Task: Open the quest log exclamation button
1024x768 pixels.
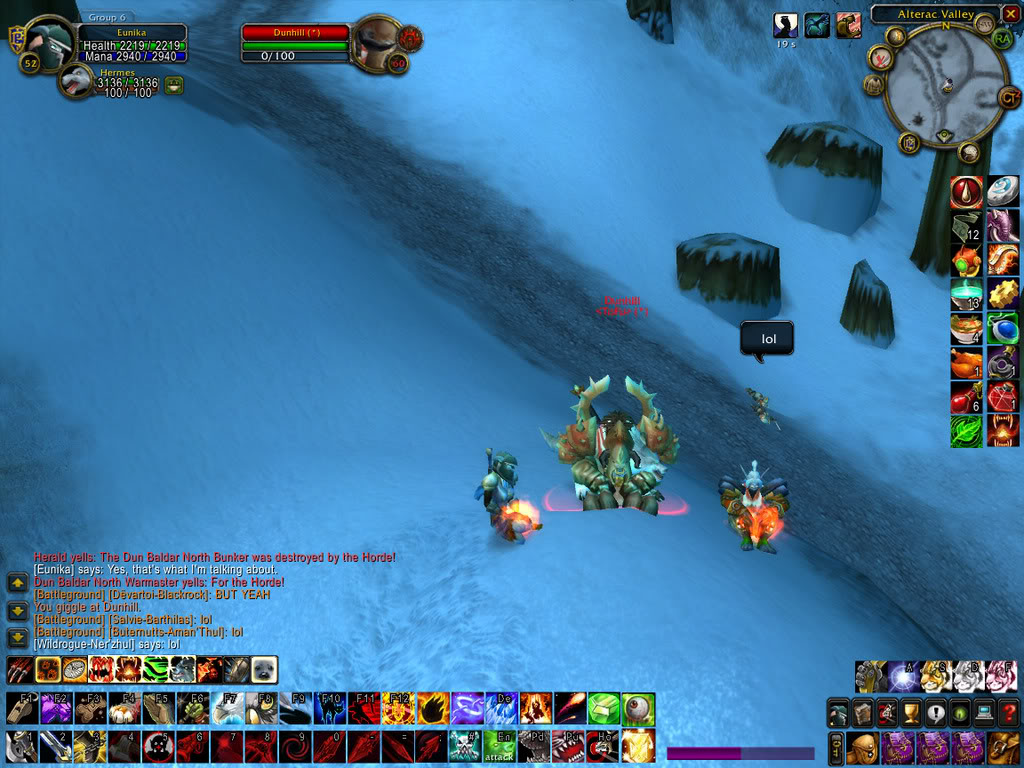Action: click(x=935, y=714)
